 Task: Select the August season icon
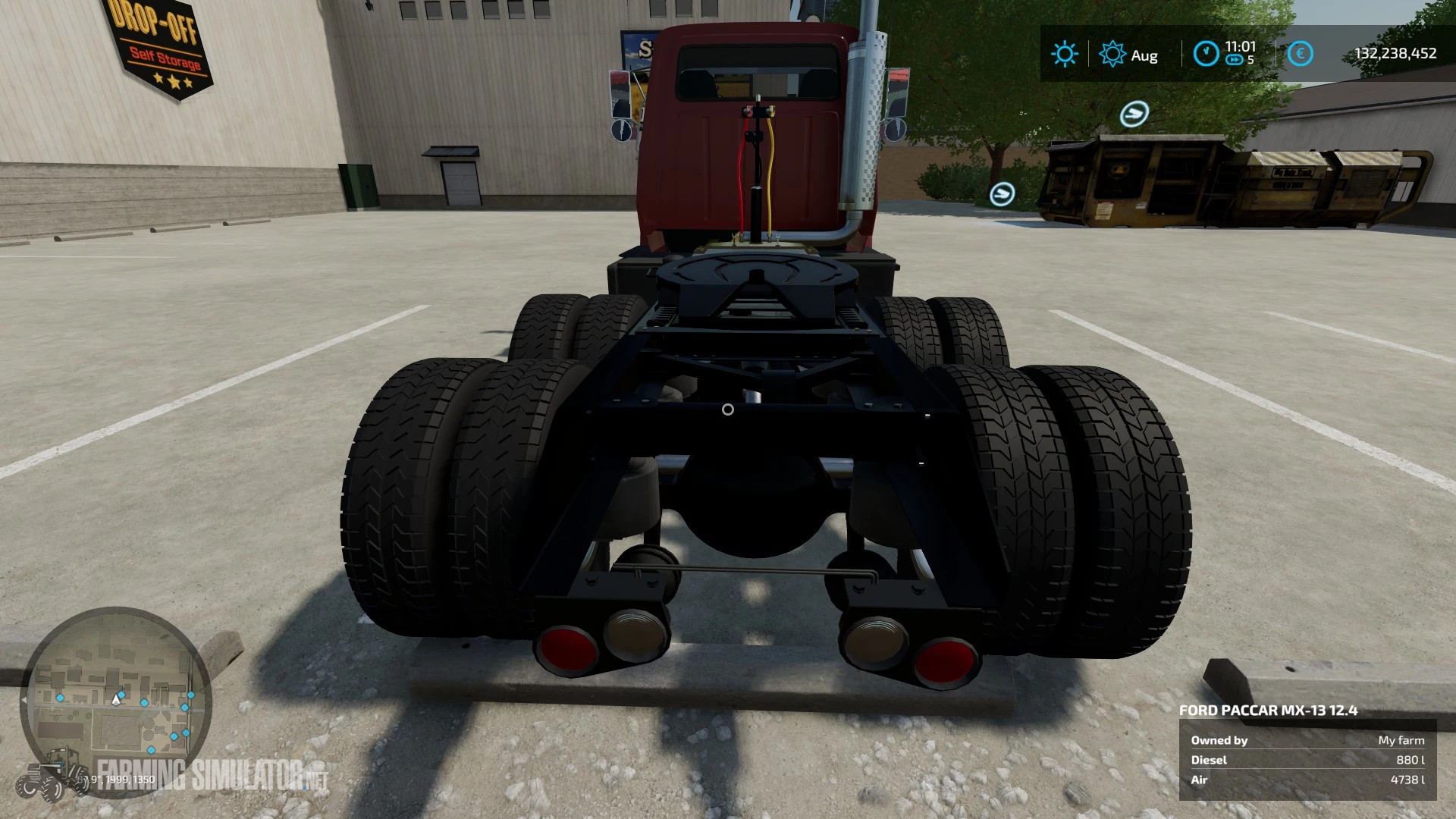(x=1112, y=54)
